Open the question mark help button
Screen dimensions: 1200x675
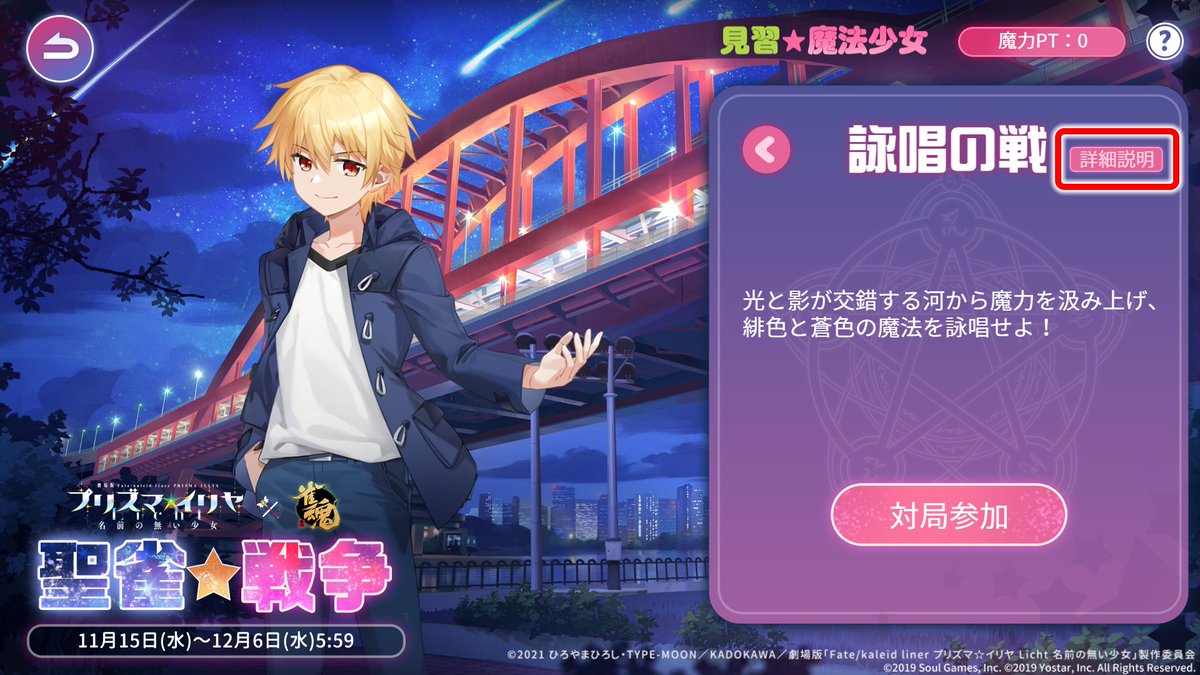click(x=1165, y=41)
